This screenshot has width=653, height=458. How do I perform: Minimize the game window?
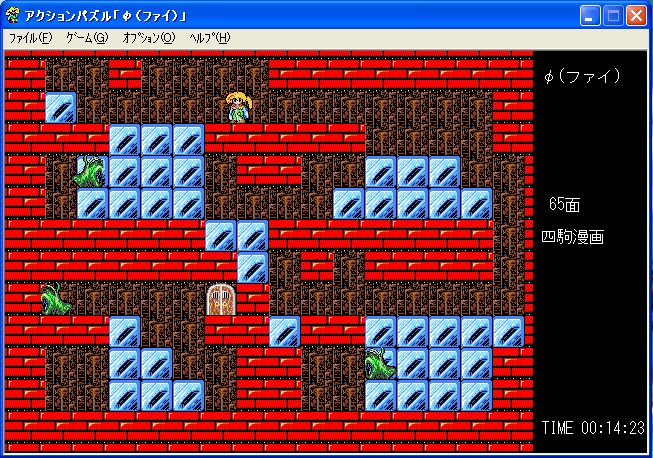[x=591, y=15]
